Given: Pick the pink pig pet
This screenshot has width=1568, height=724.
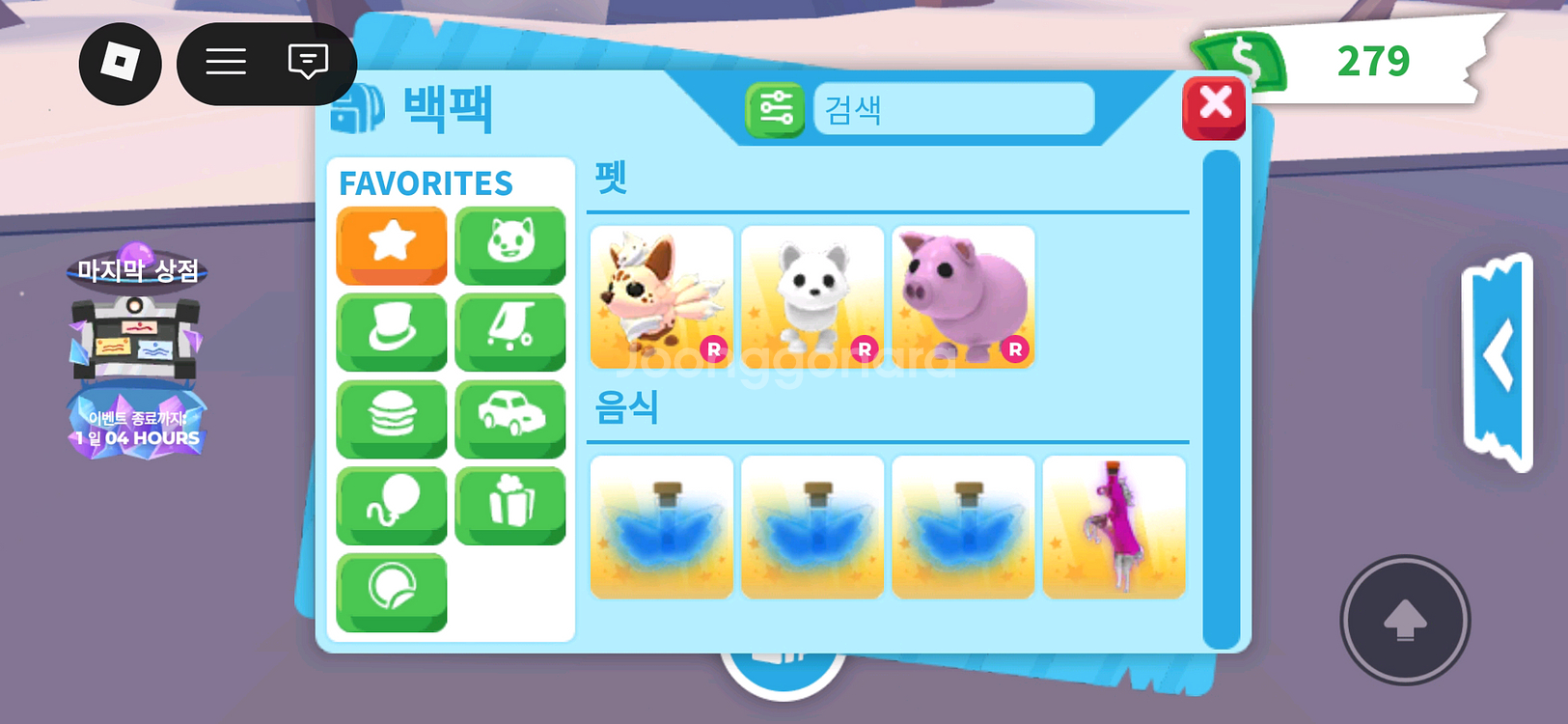Looking at the screenshot, I should click(963, 296).
